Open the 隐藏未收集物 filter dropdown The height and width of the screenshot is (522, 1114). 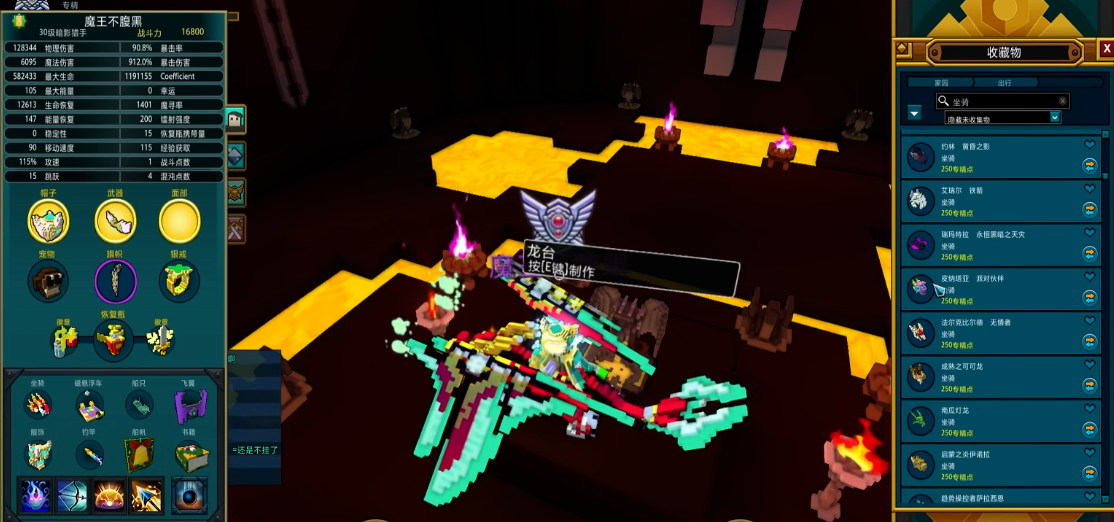pos(1055,118)
